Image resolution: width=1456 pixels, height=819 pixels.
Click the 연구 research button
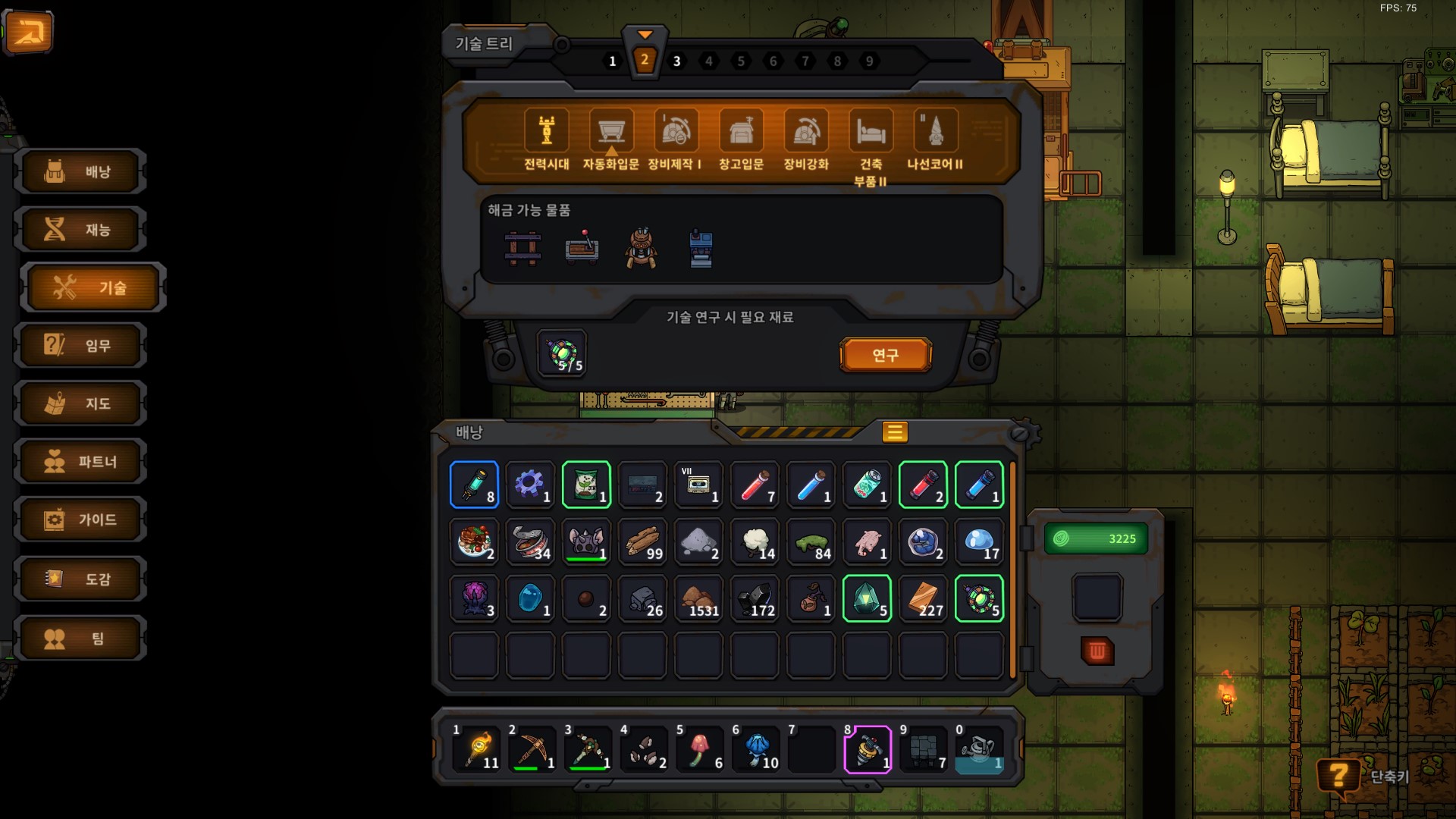coord(885,355)
